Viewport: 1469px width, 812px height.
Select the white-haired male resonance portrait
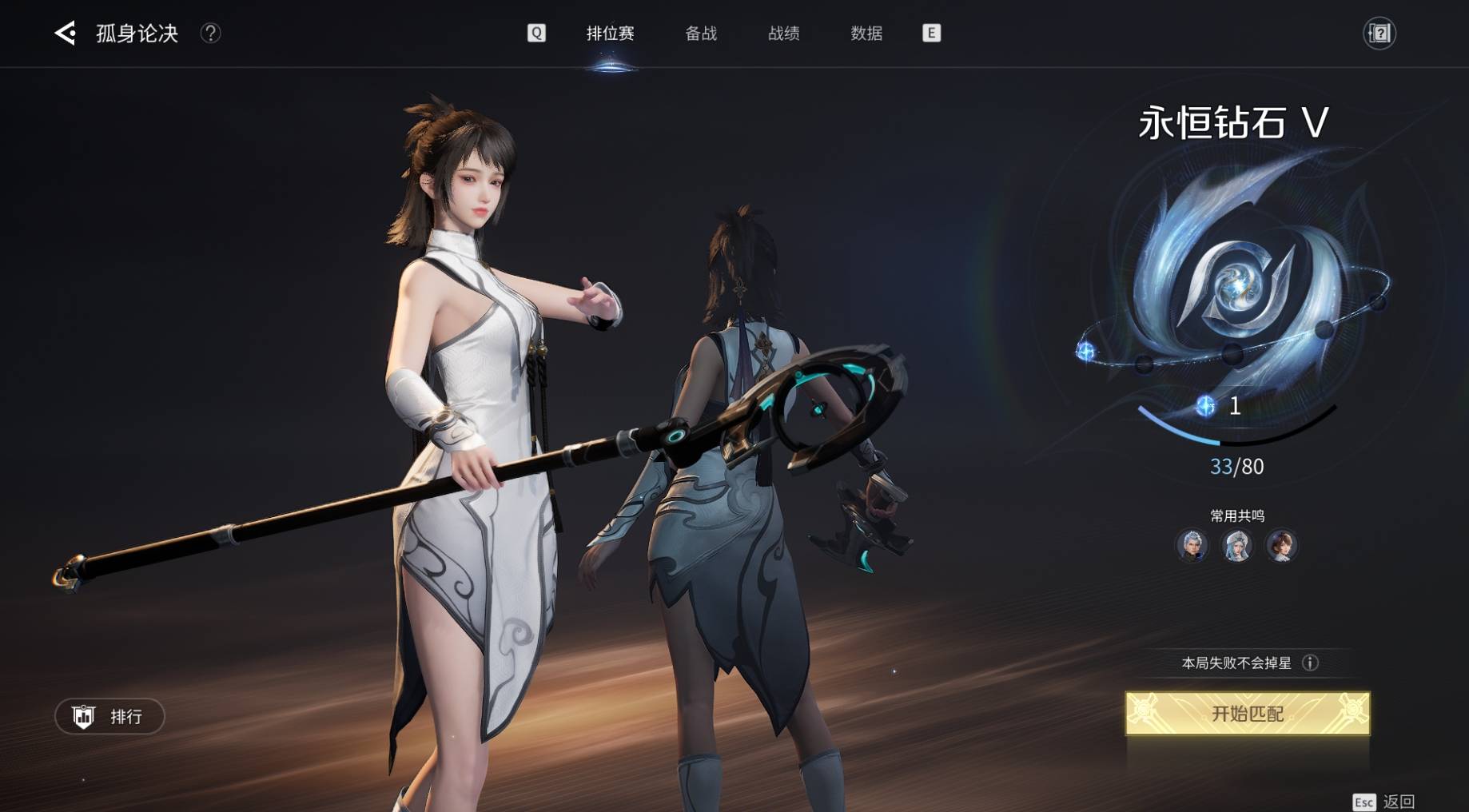(1192, 546)
